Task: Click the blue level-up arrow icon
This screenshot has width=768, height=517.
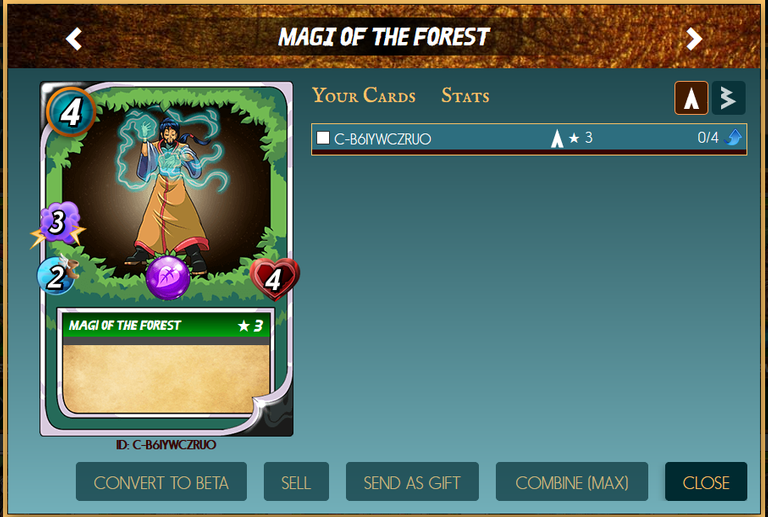Action: (734, 138)
